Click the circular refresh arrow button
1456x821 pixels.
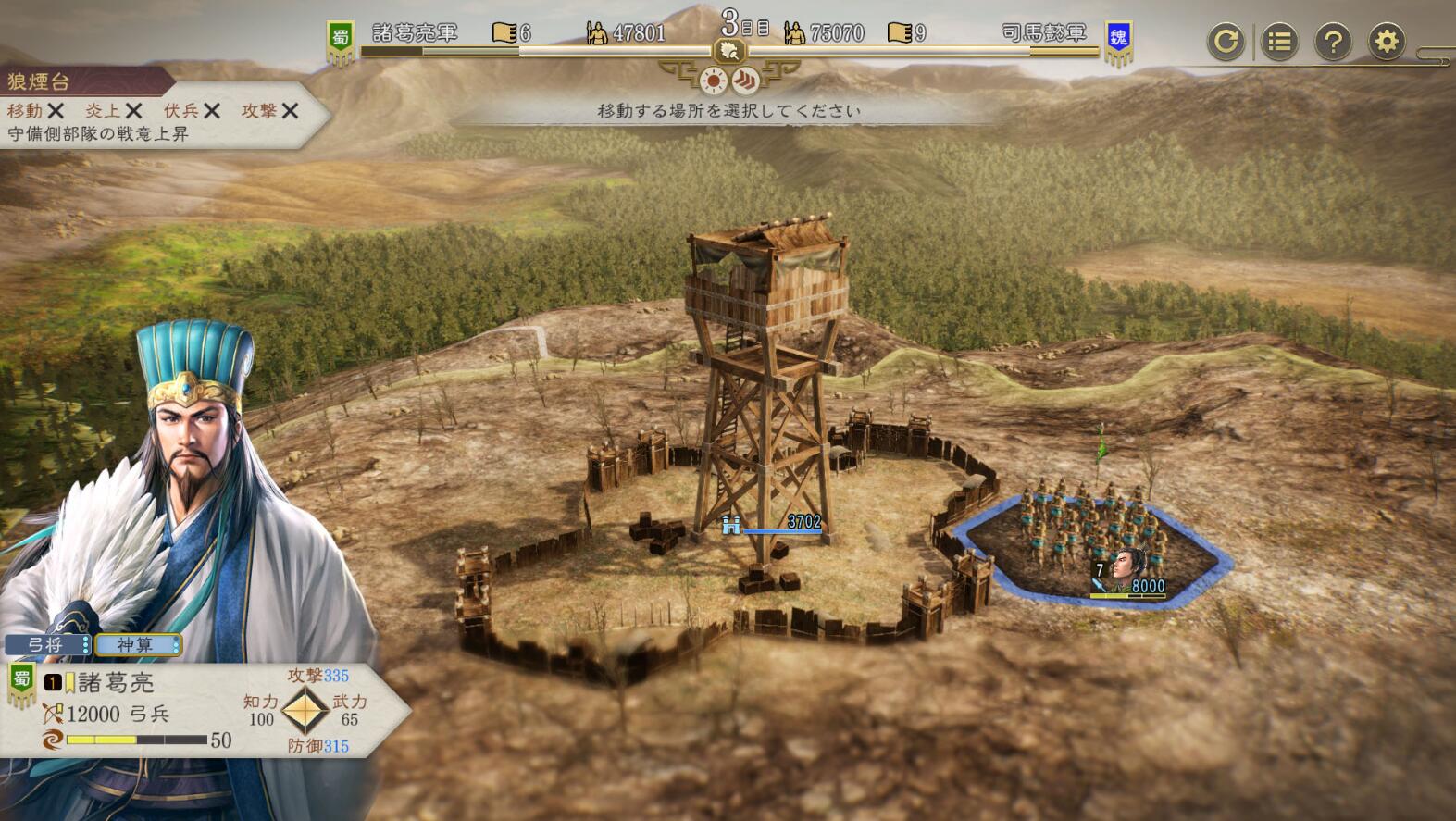coord(1226,42)
